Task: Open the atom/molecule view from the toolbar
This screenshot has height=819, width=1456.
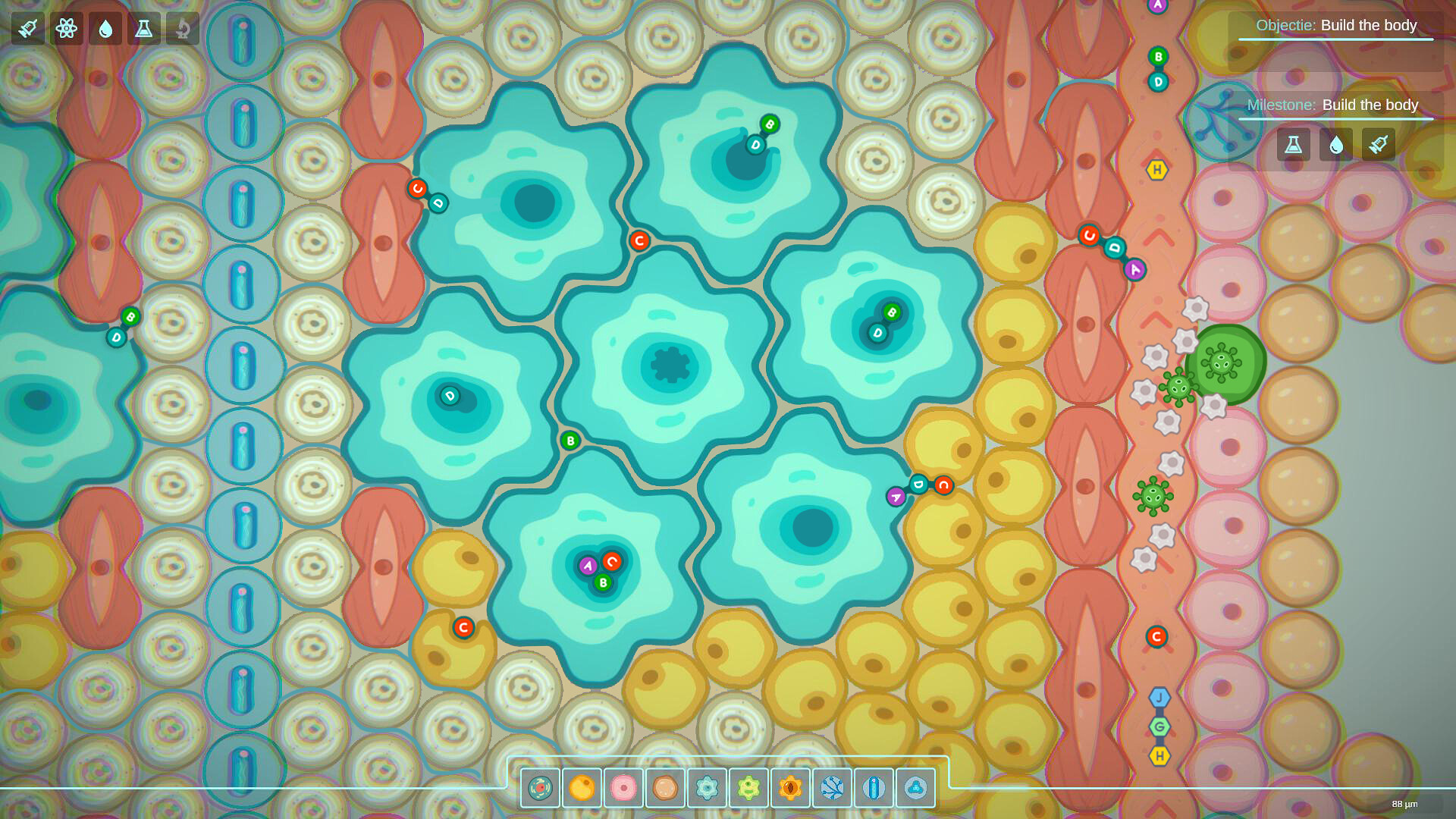Action: point(66,30)
